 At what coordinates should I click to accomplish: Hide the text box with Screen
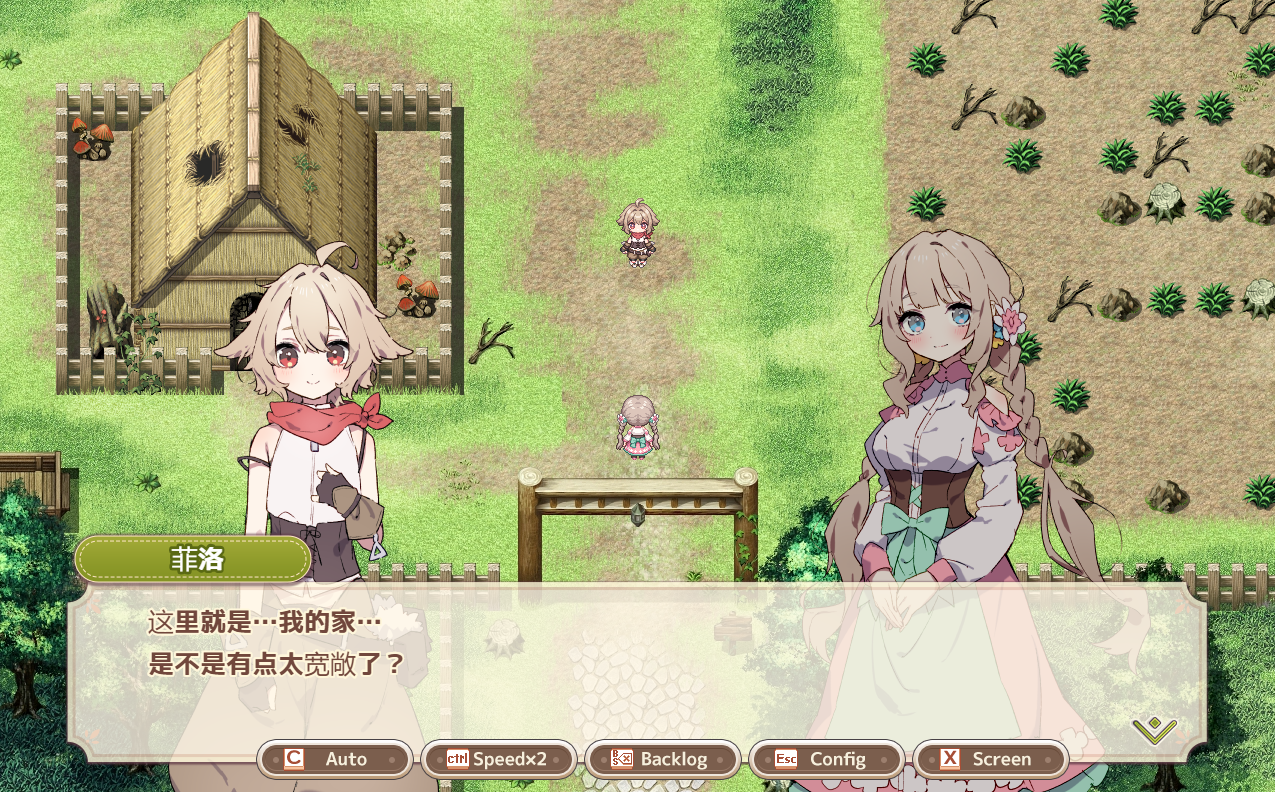(990, 759)
